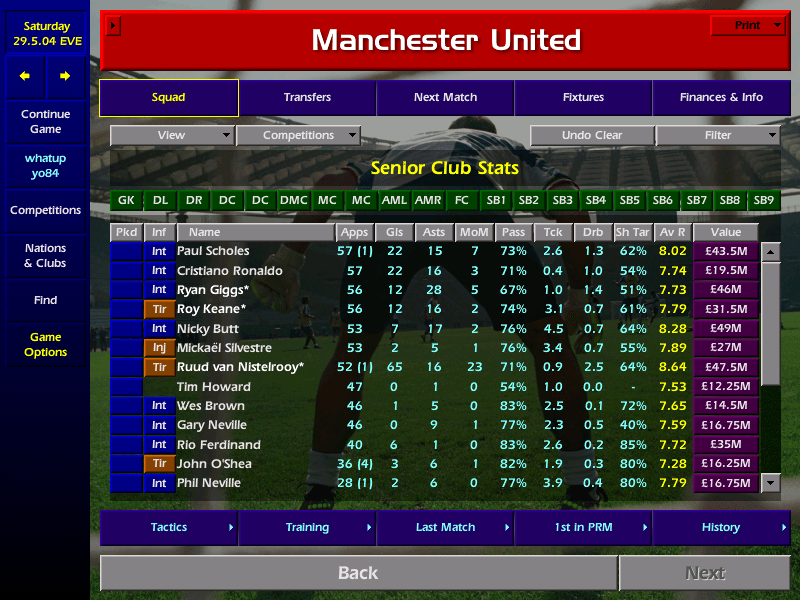800x600 pixels.
Task: Open the Tactics screen
Action: point(169,528)
